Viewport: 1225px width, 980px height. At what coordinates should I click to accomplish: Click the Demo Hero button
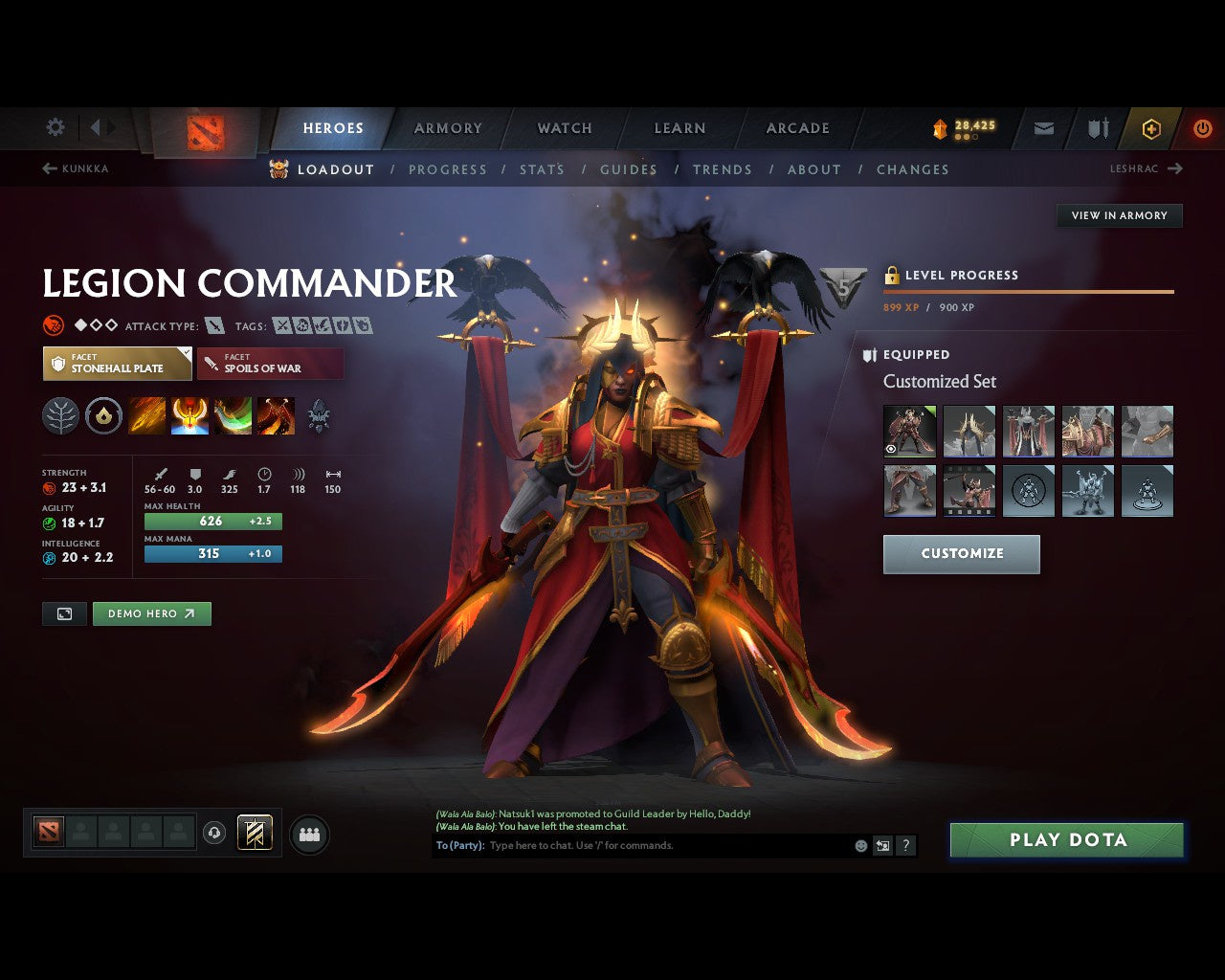coord(151,613)
